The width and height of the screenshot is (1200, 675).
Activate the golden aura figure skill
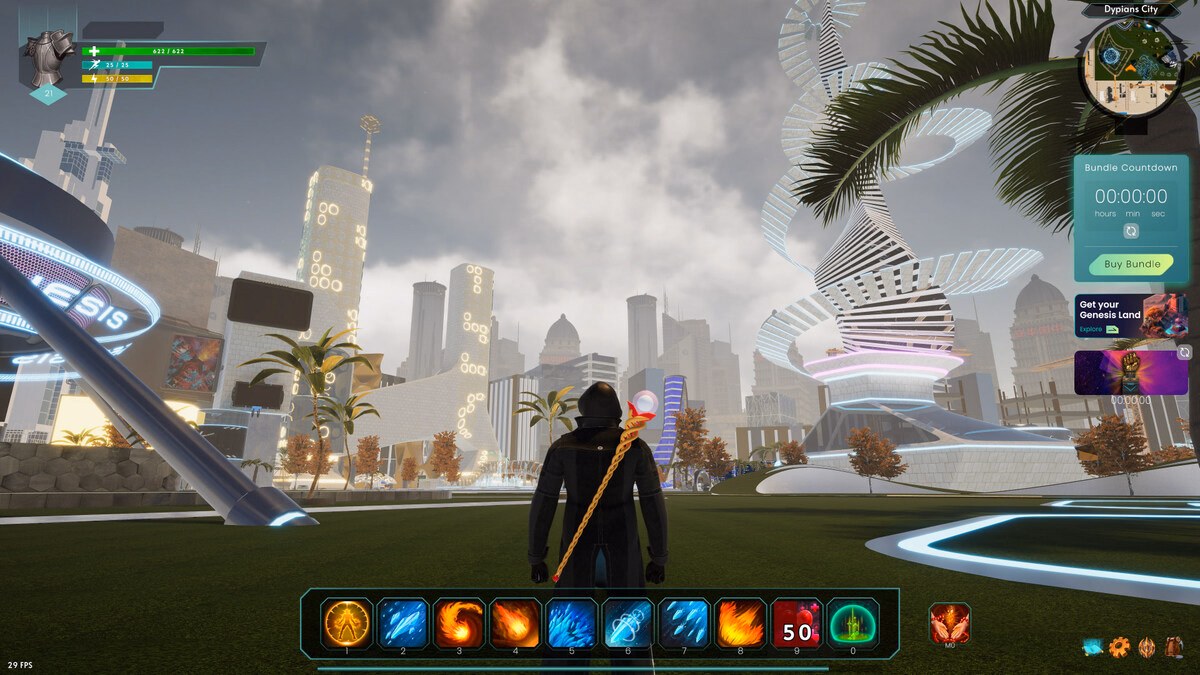tap(347, 623)
